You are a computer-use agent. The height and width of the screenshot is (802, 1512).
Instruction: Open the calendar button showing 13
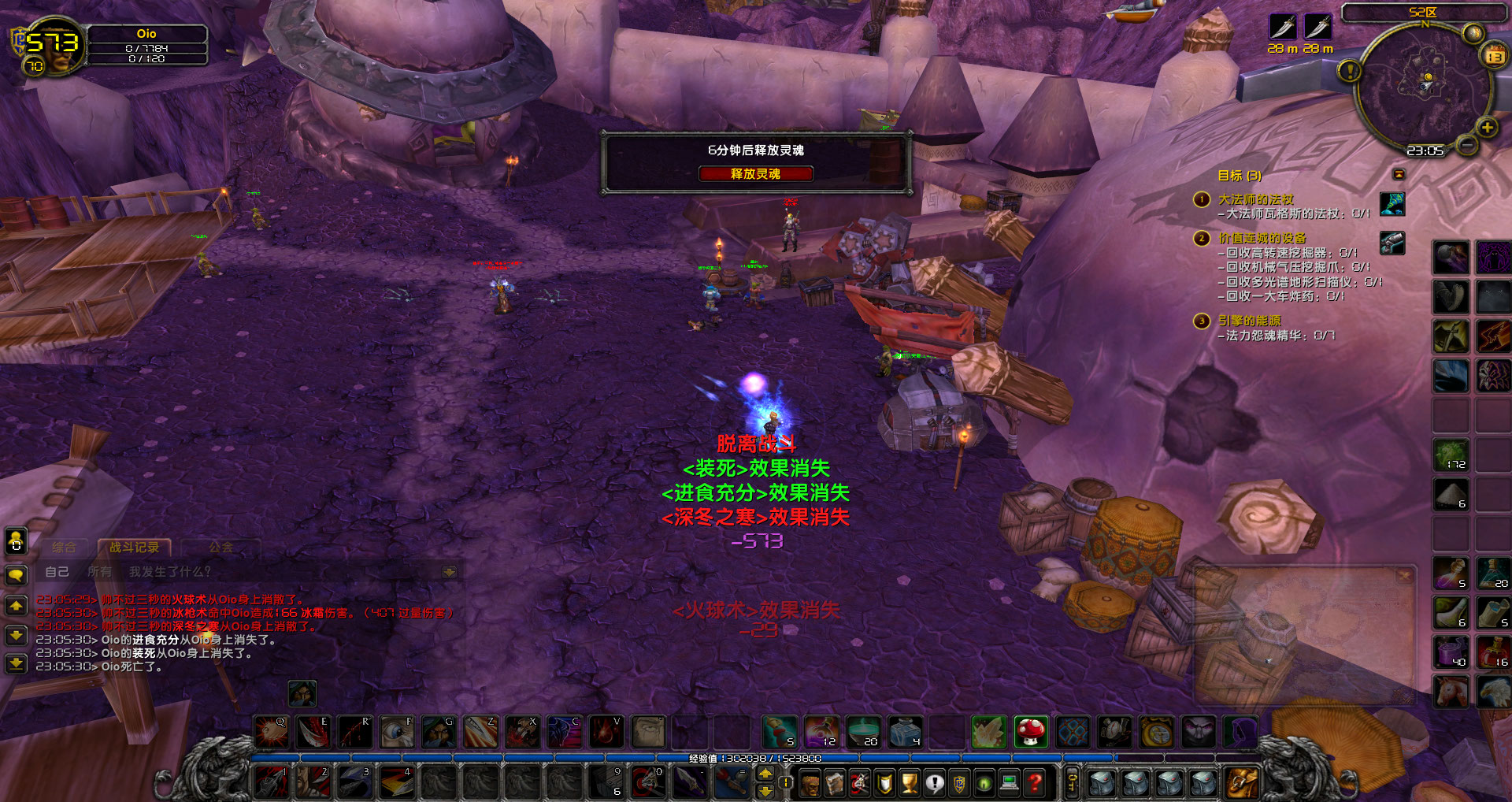click(x=1494, y=56)
